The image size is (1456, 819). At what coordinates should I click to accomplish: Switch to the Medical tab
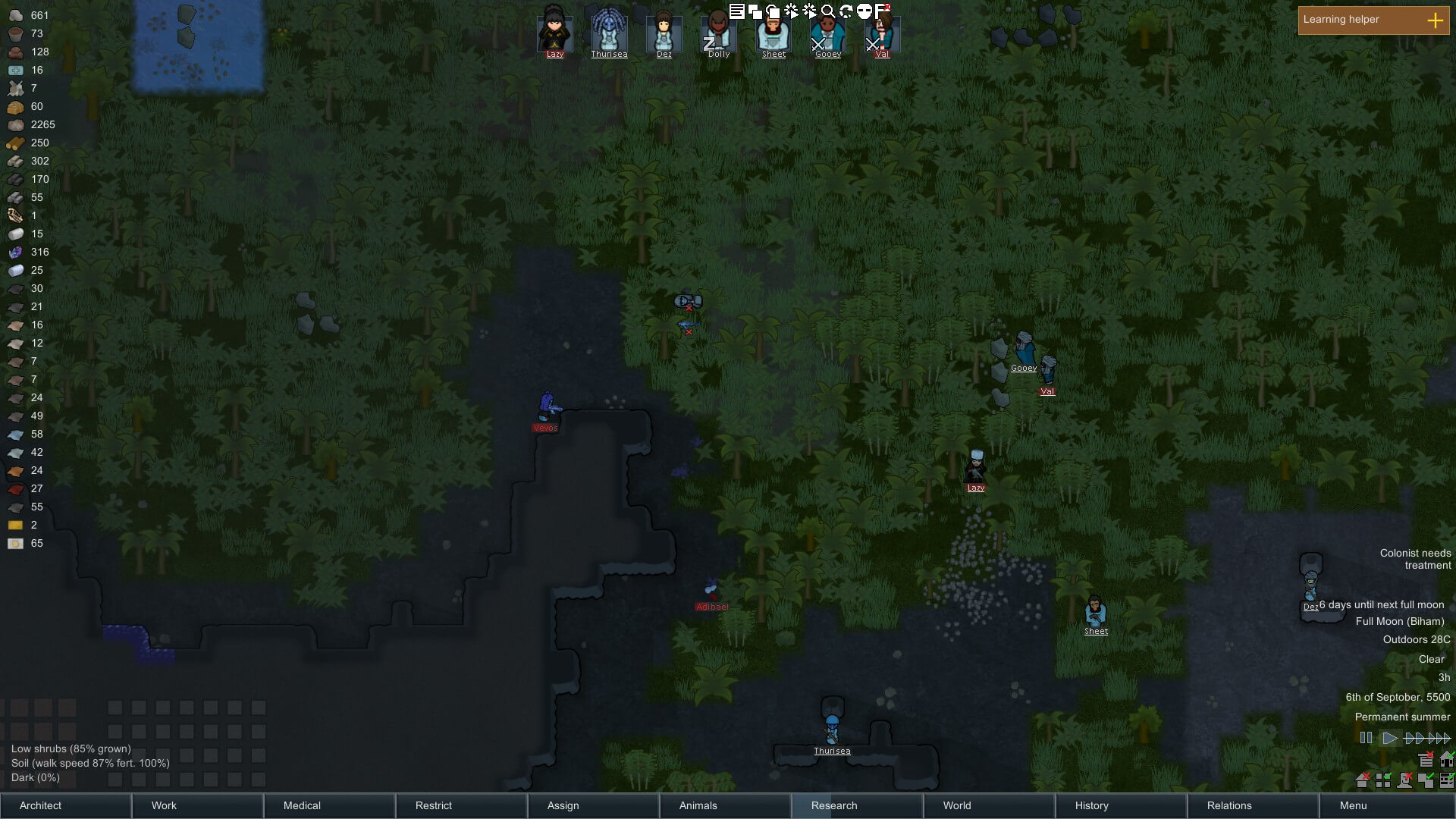(x=330, y=805)
